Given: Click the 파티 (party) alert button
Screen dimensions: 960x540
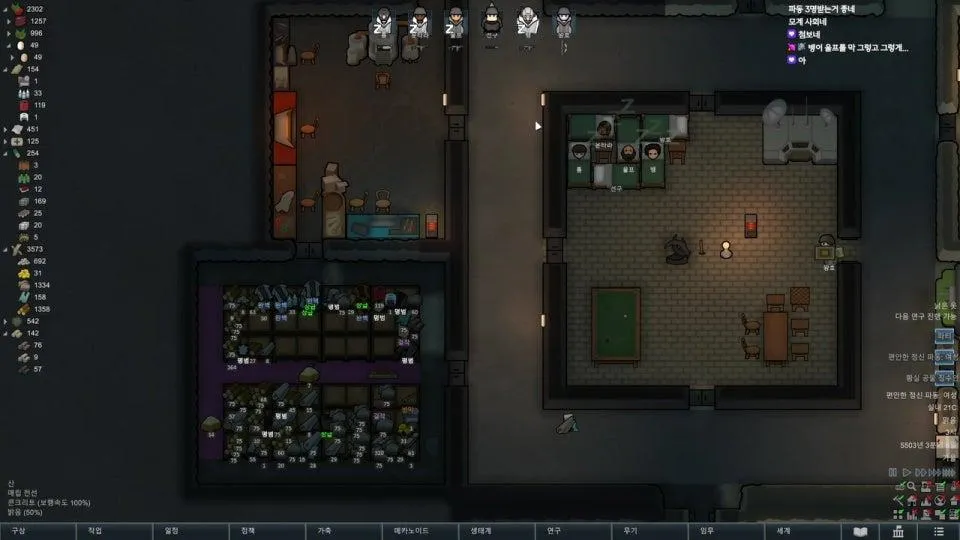Looking at the screenshot, I should tap(945, 336).
